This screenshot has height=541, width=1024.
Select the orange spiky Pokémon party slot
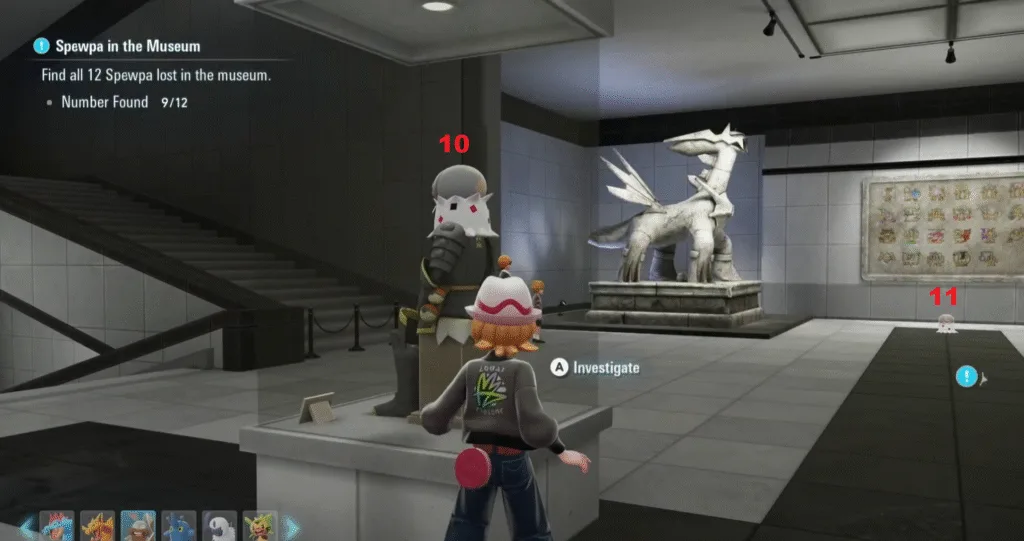pyautogui.click(x=97, y=527)
